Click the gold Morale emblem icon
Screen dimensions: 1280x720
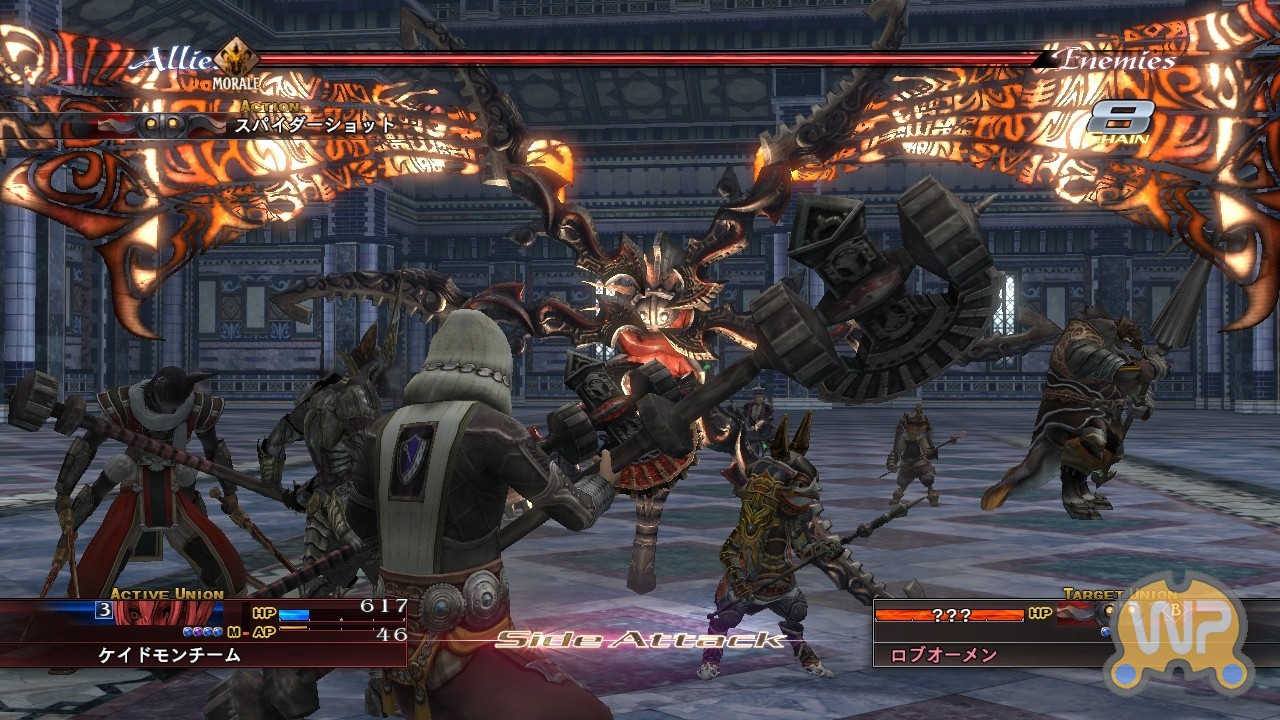(236, 56)
